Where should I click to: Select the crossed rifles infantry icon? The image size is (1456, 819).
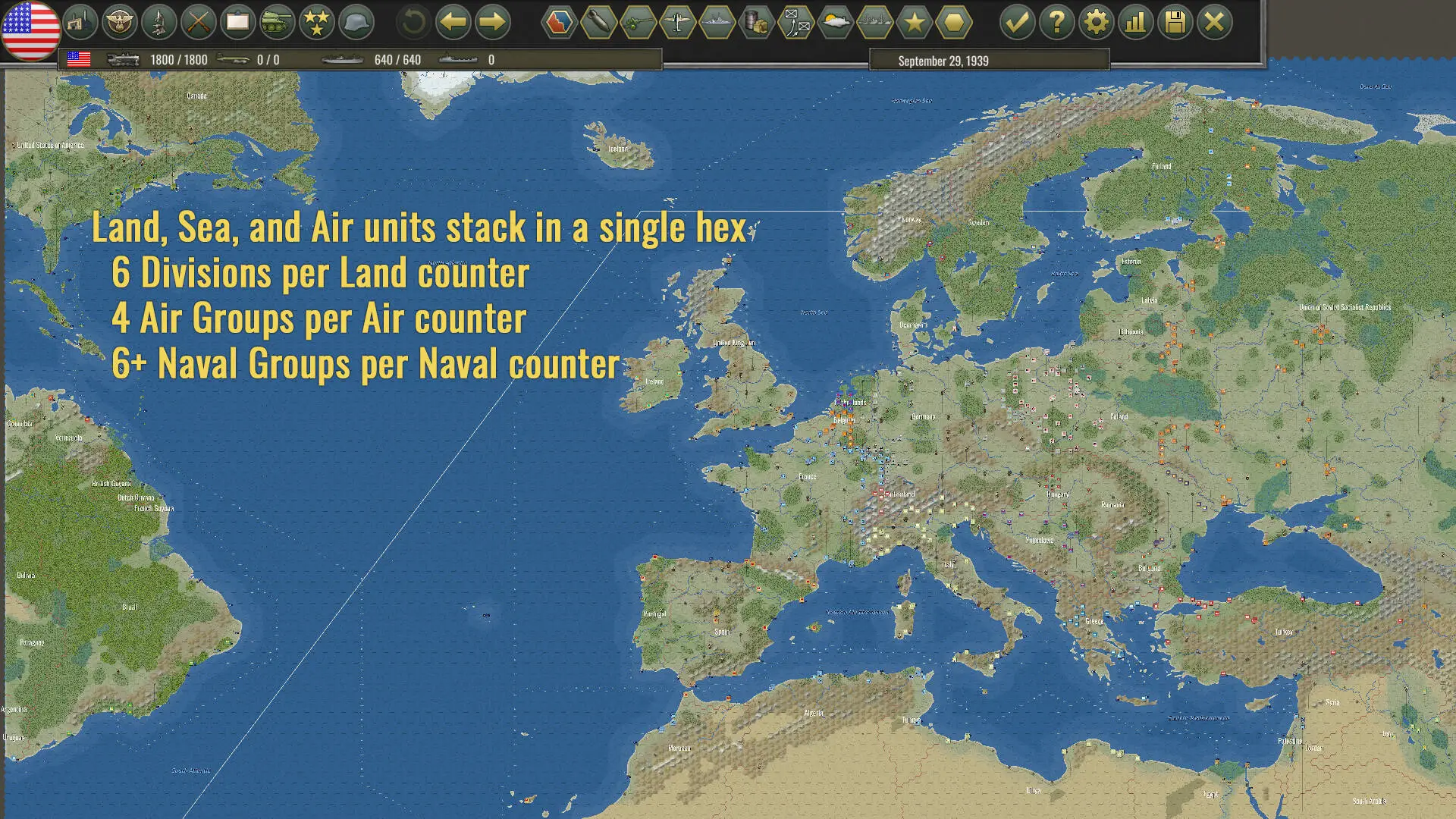(198, 23)
